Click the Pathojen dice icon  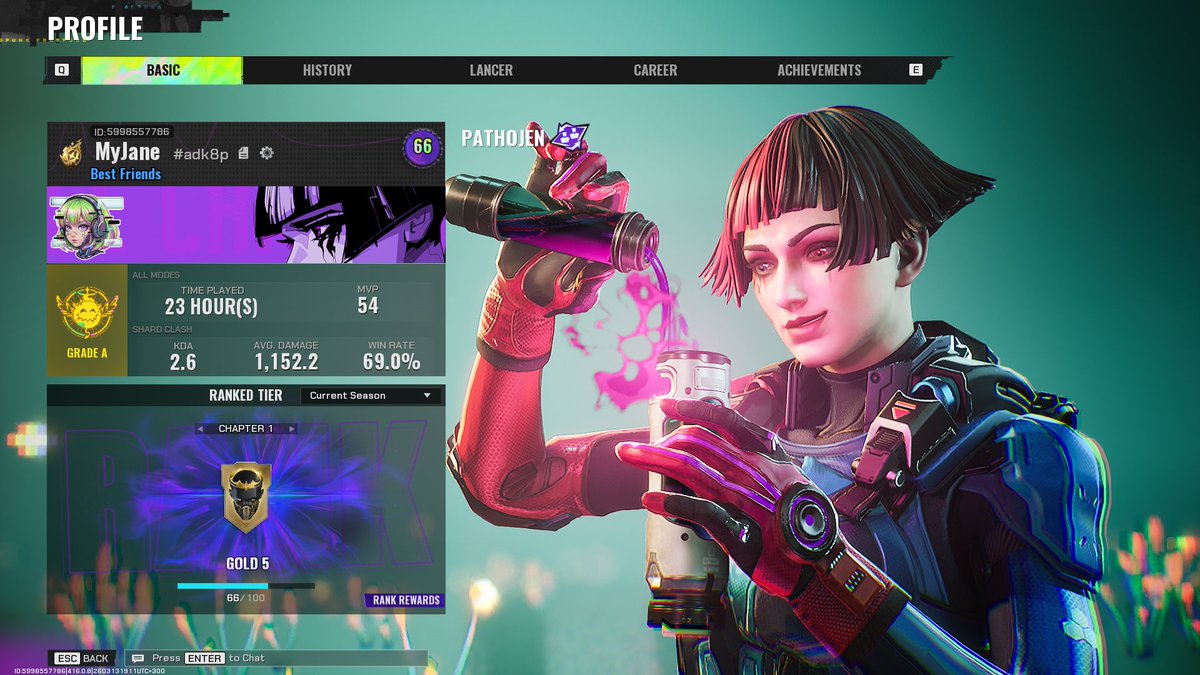point(572,136)
